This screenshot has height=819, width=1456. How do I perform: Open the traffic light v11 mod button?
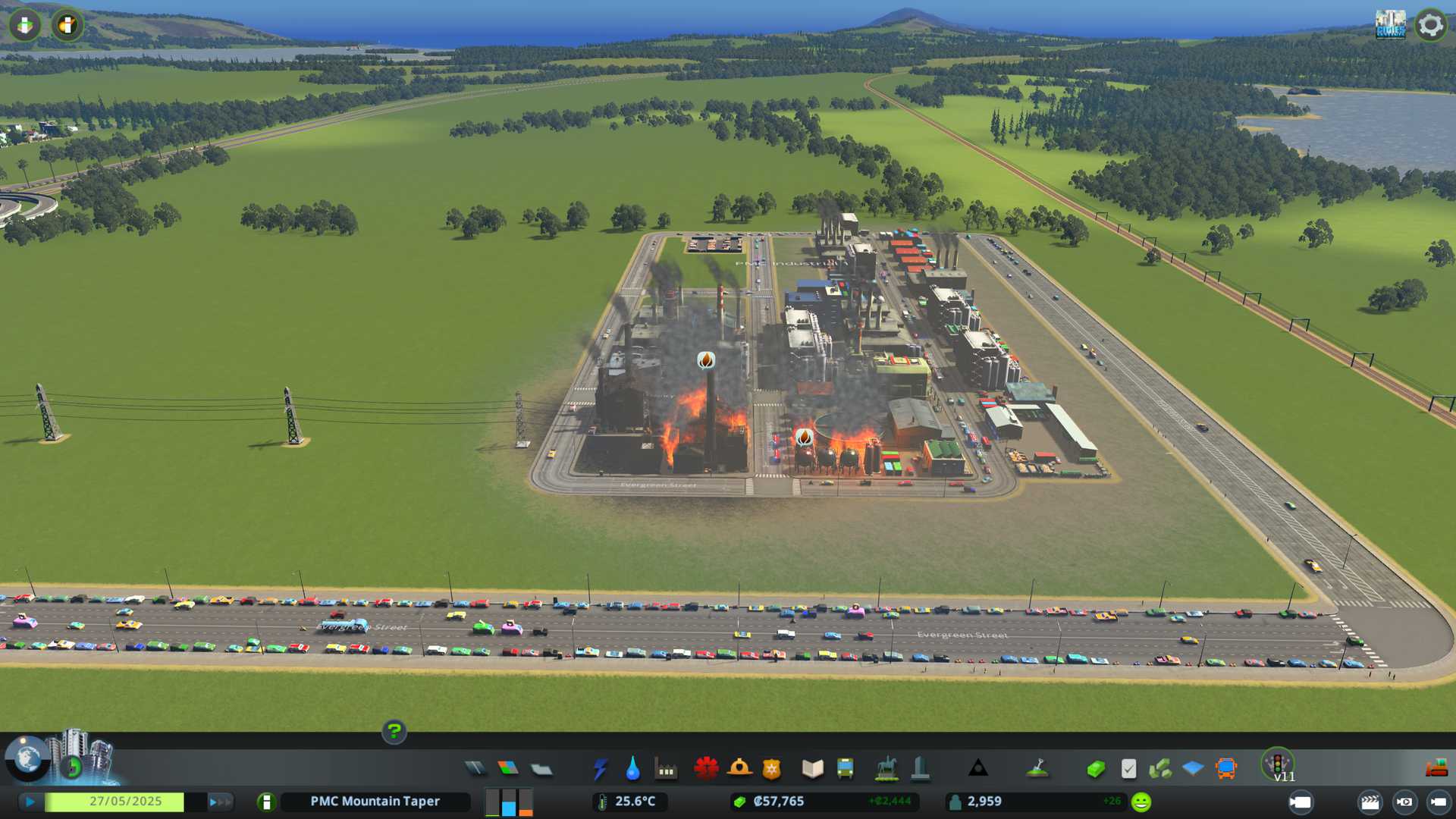click(1278, 764)
